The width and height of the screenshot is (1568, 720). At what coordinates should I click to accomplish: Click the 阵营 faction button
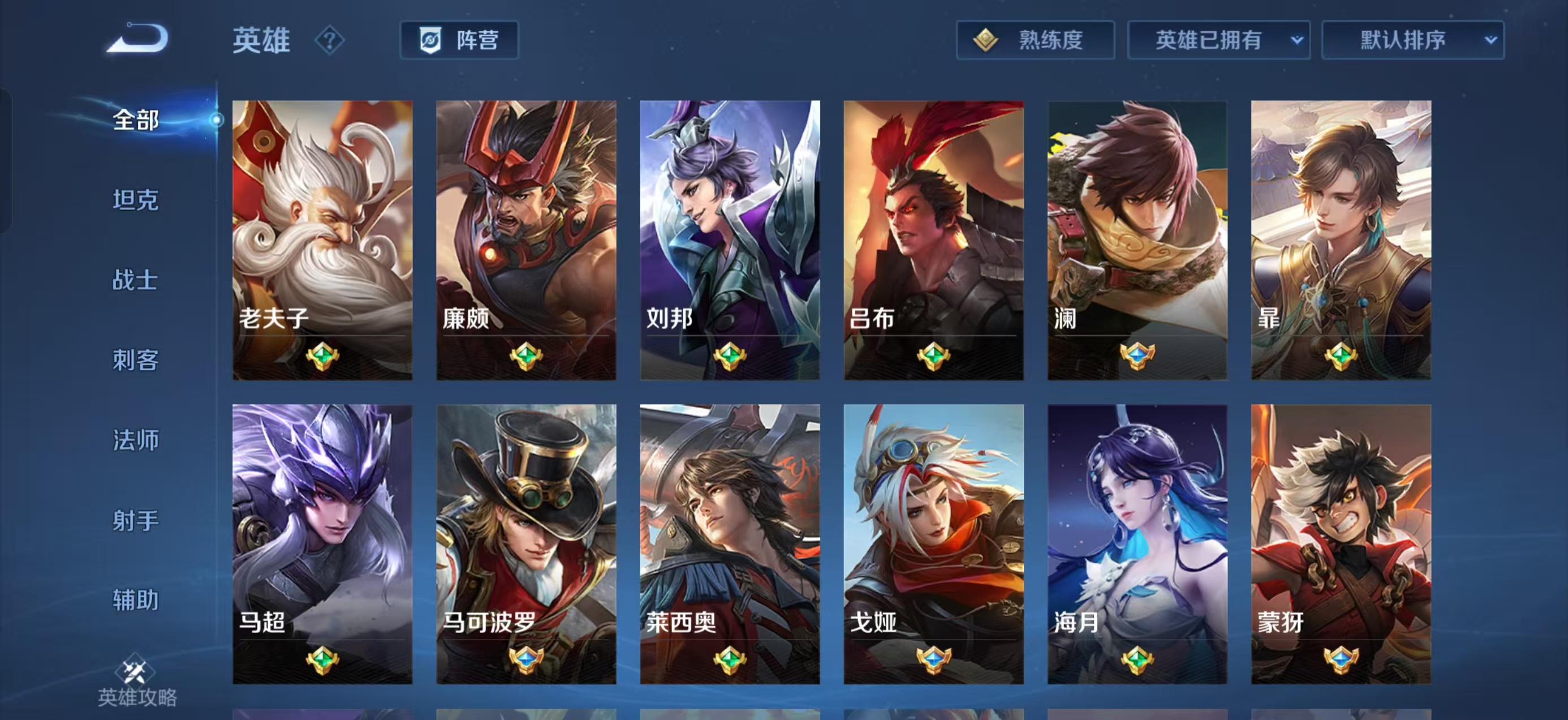458,40
